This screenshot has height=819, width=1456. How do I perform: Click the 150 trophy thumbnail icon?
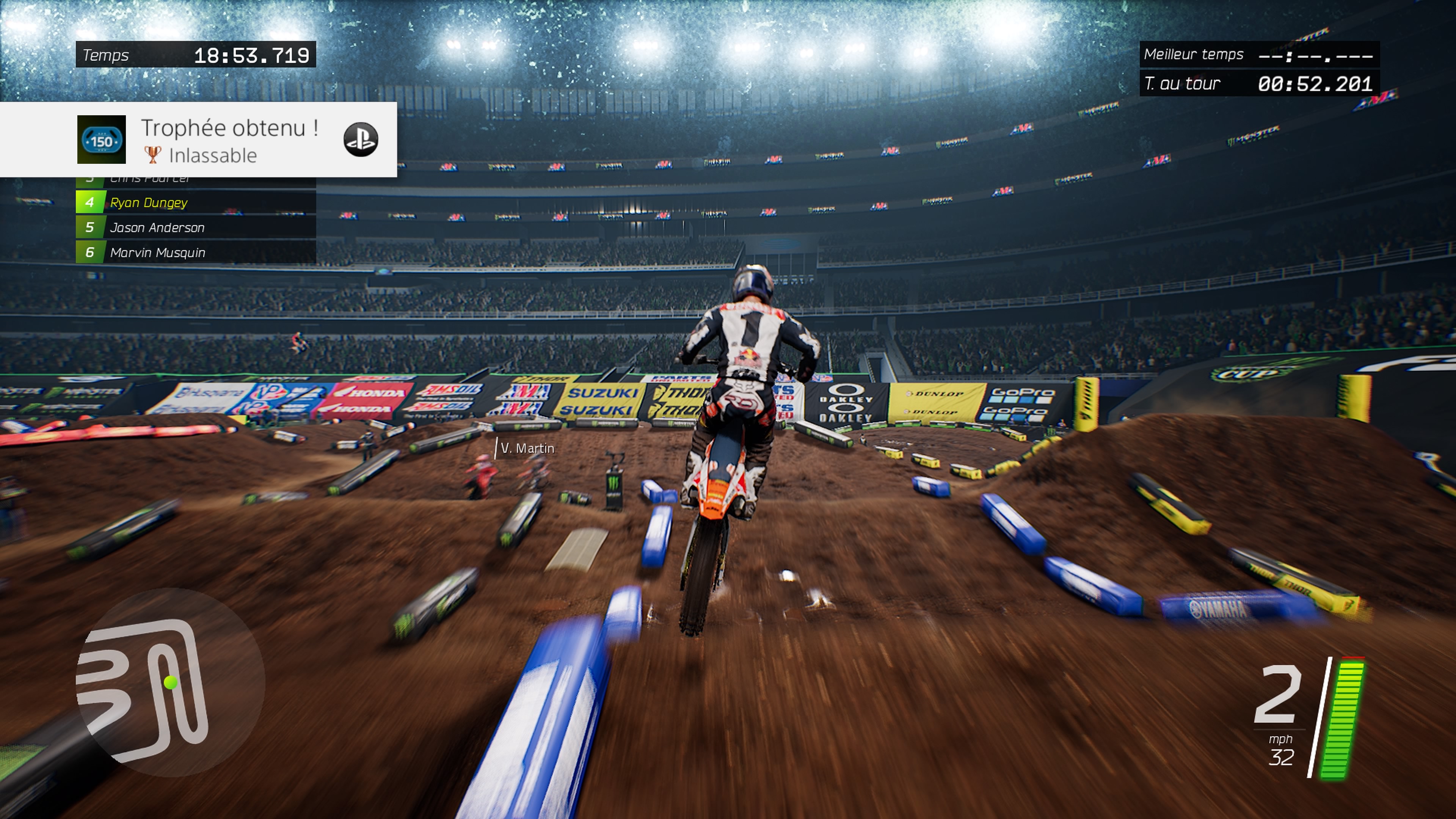click(x=102, y=140)
